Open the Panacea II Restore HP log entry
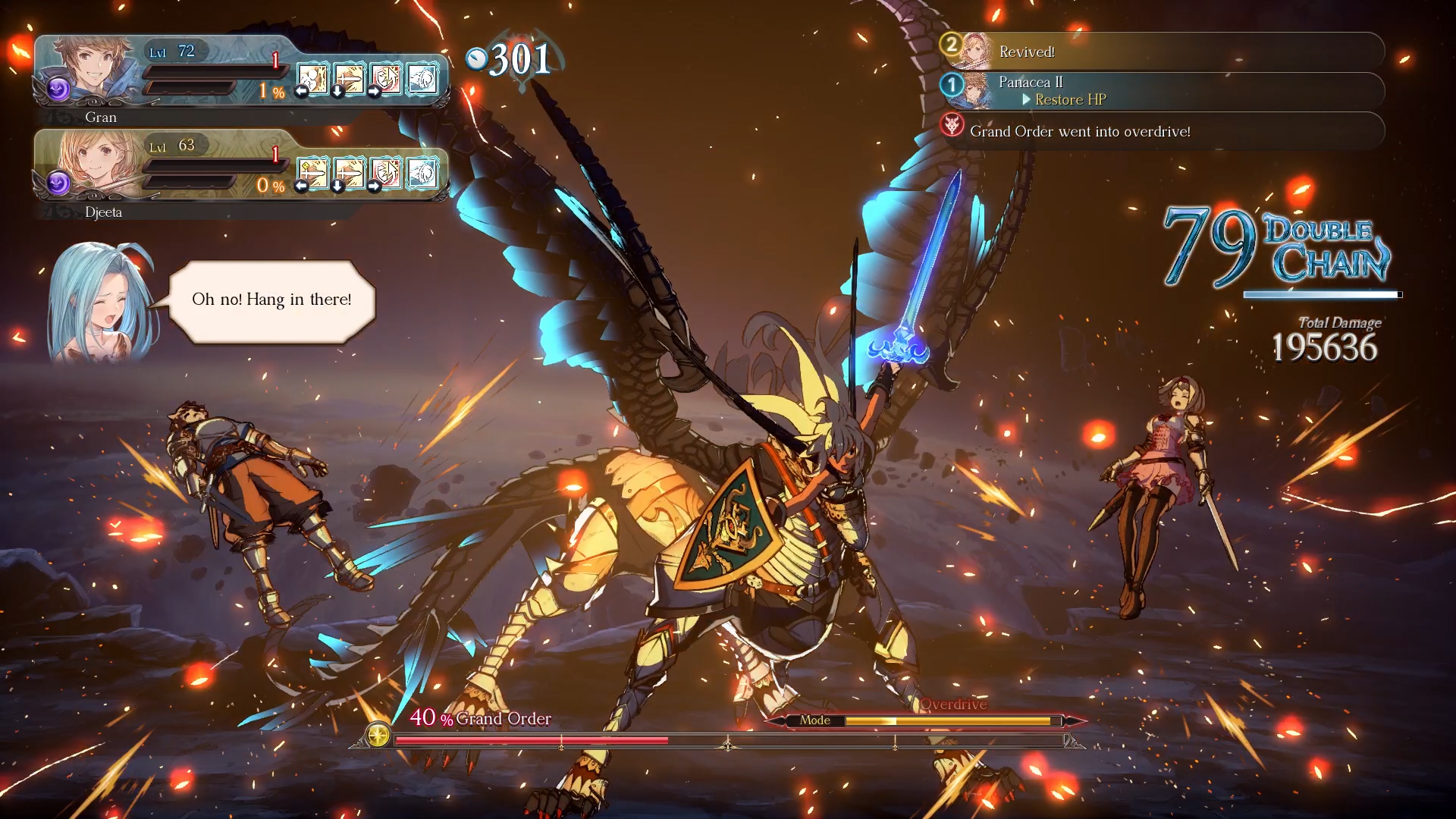 click(x=1162, y=91)
